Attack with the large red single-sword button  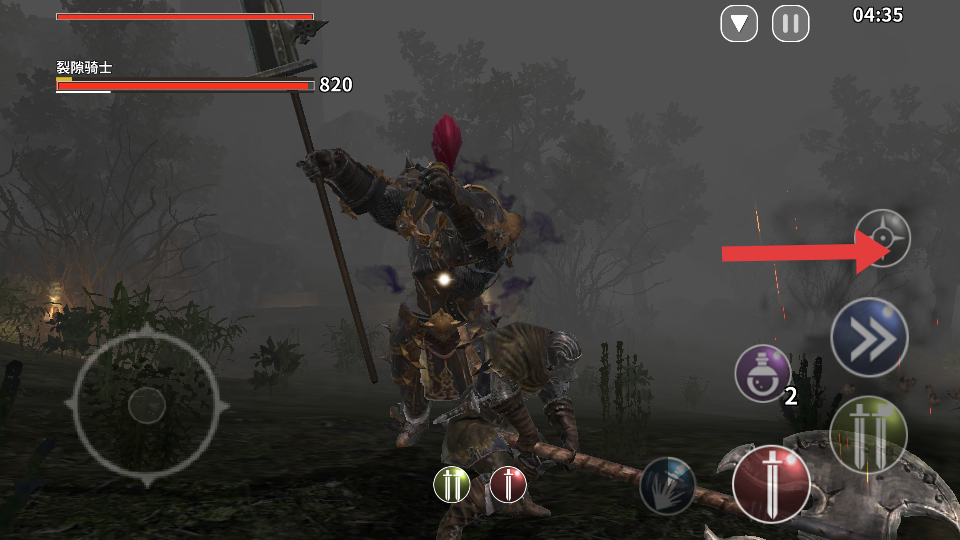click(x=771, y=484)
